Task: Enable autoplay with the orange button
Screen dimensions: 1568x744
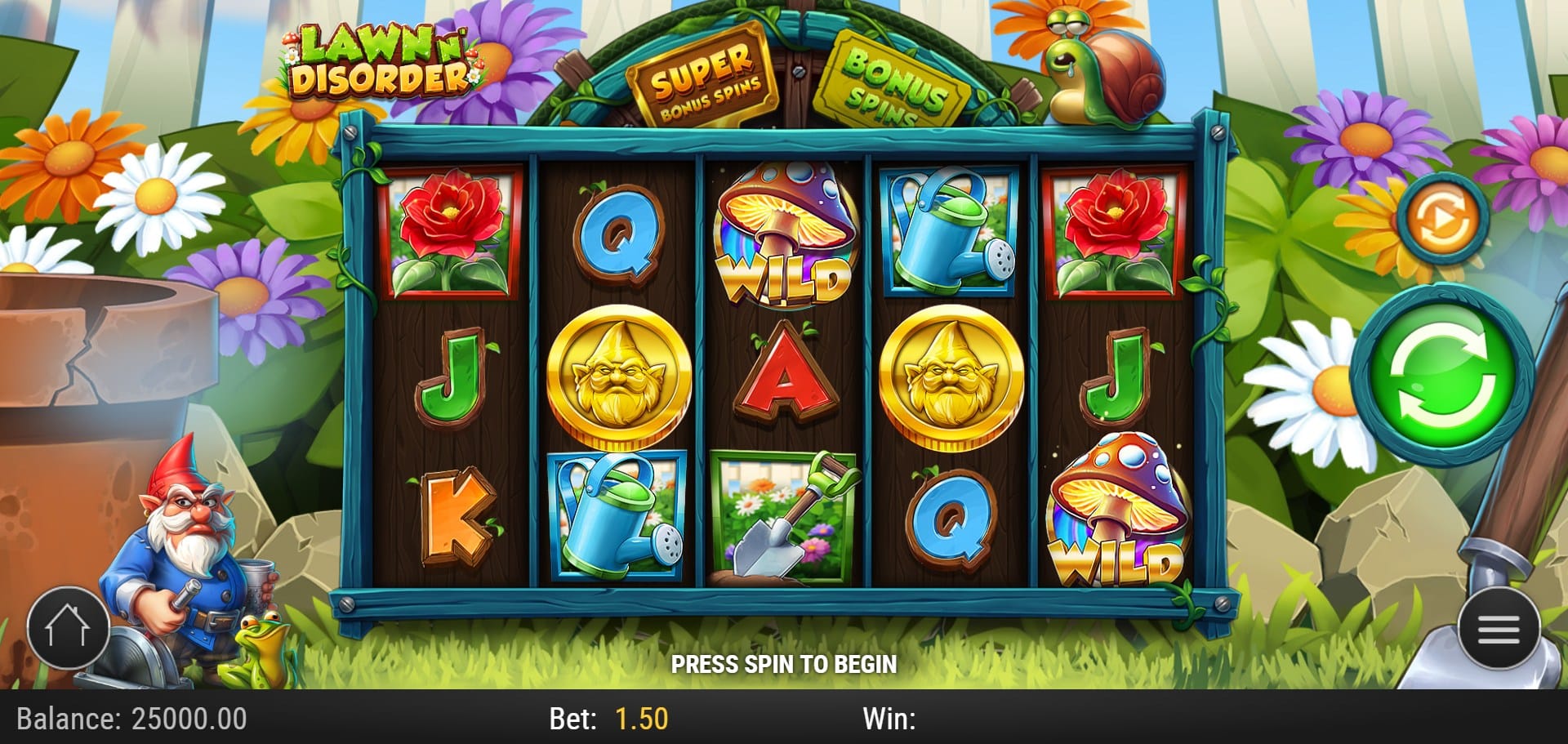Action: tap(1441, 219)
